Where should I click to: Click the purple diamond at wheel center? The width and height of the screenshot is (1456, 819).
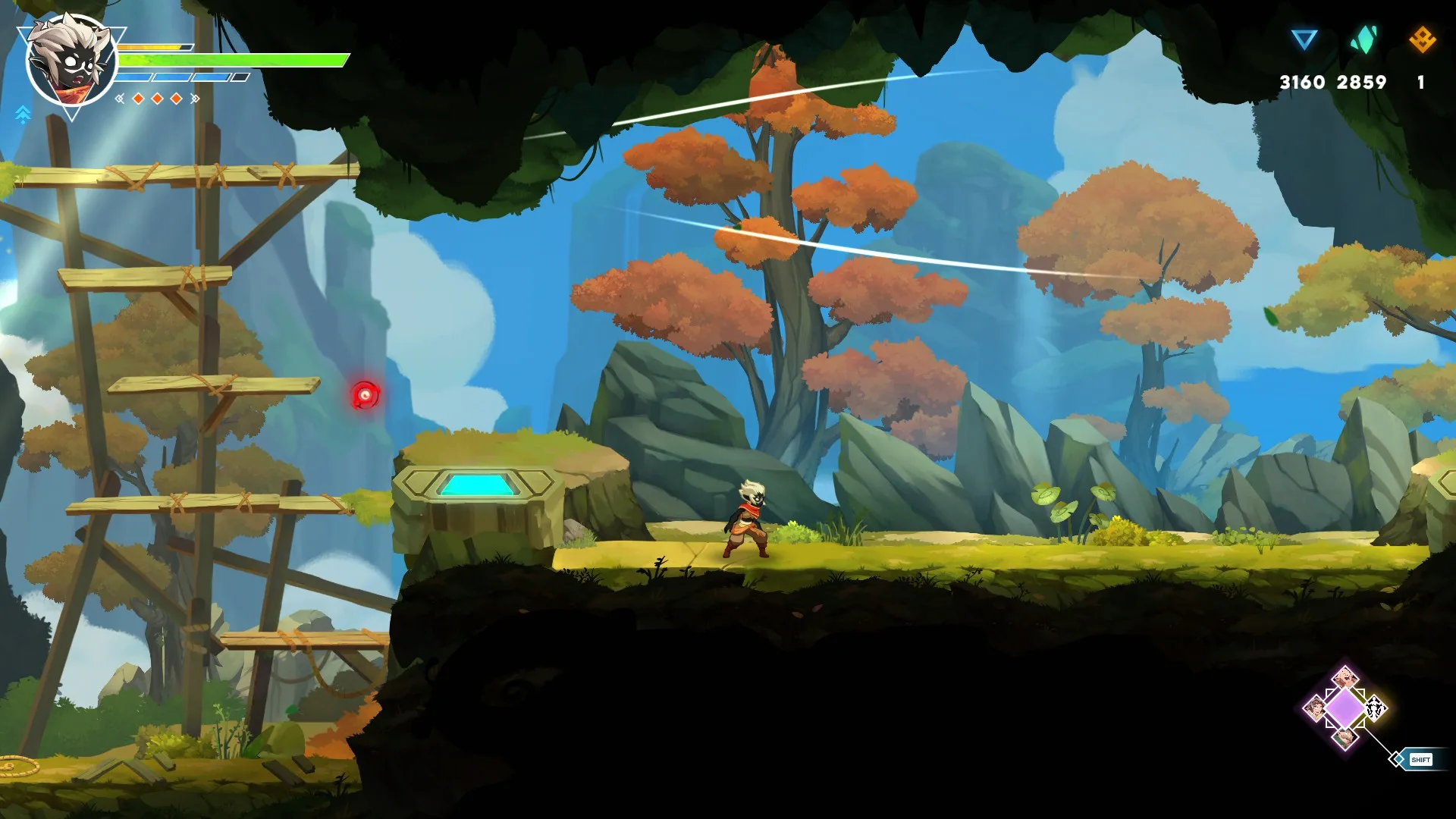coord(1345,708)
